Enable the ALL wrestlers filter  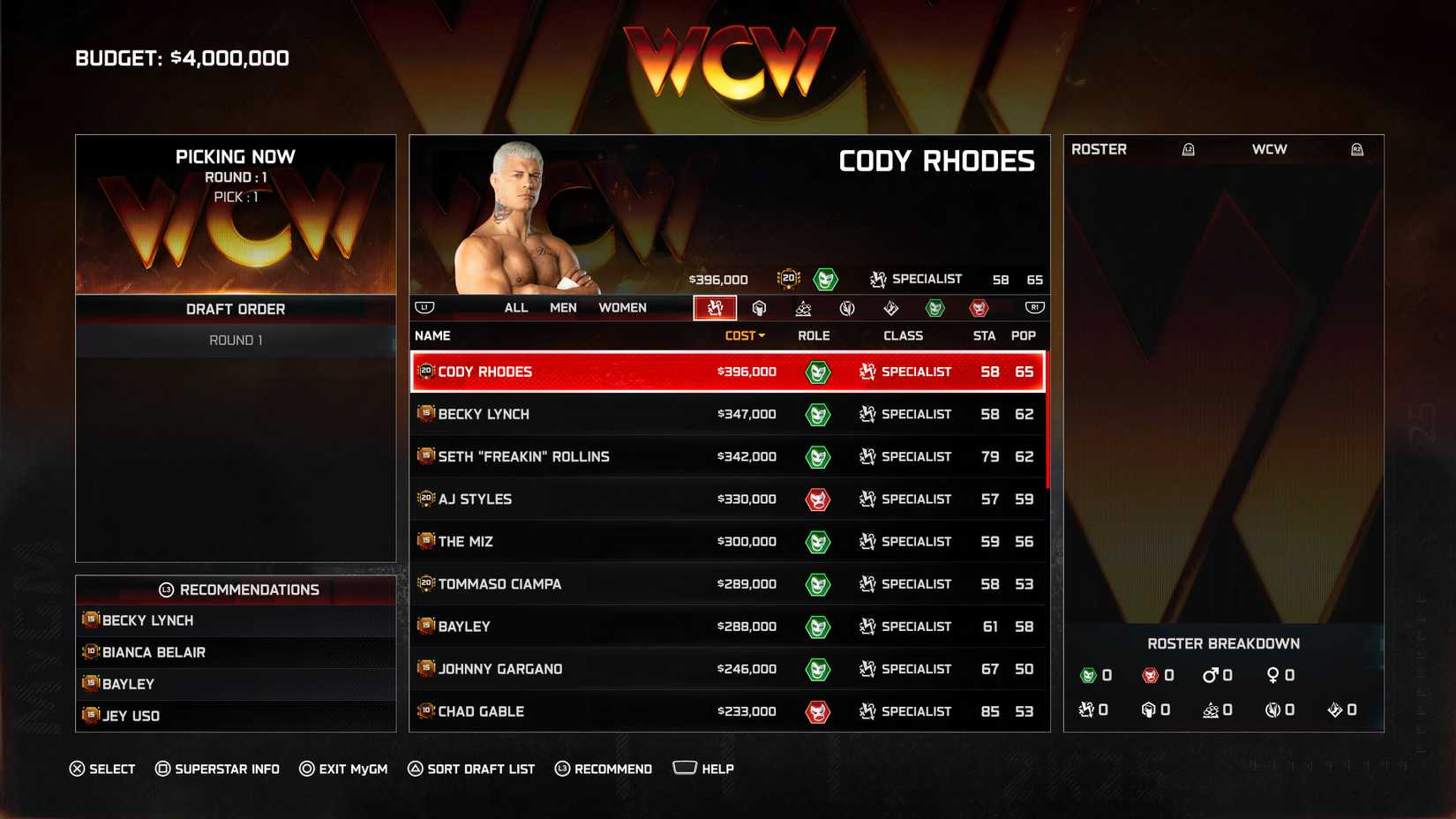pos(515,307)
